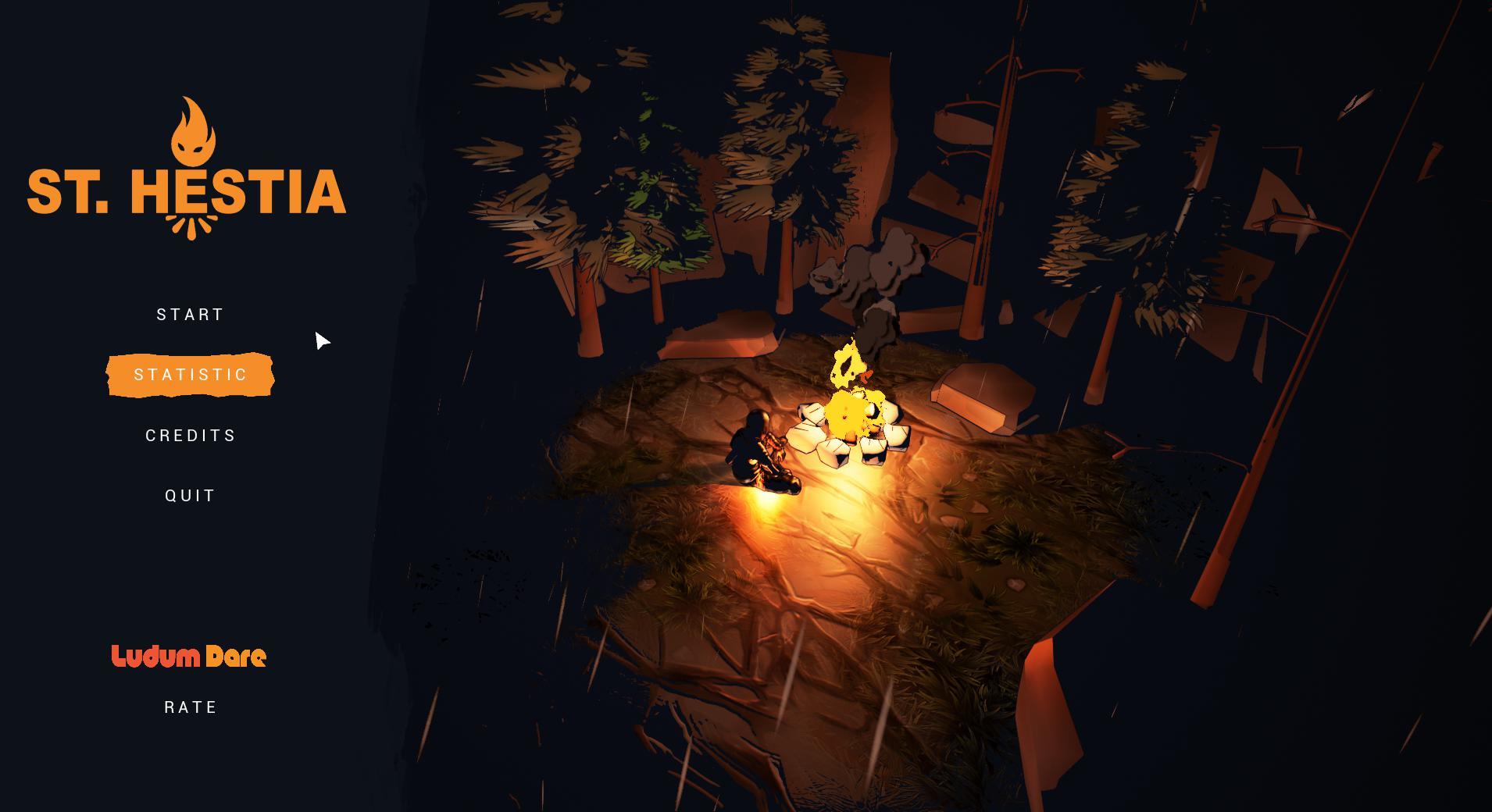This screenshot has width=1492, height=812.
Task: Click the Rate button below Ludum Dare
Action: pos(191,707)
